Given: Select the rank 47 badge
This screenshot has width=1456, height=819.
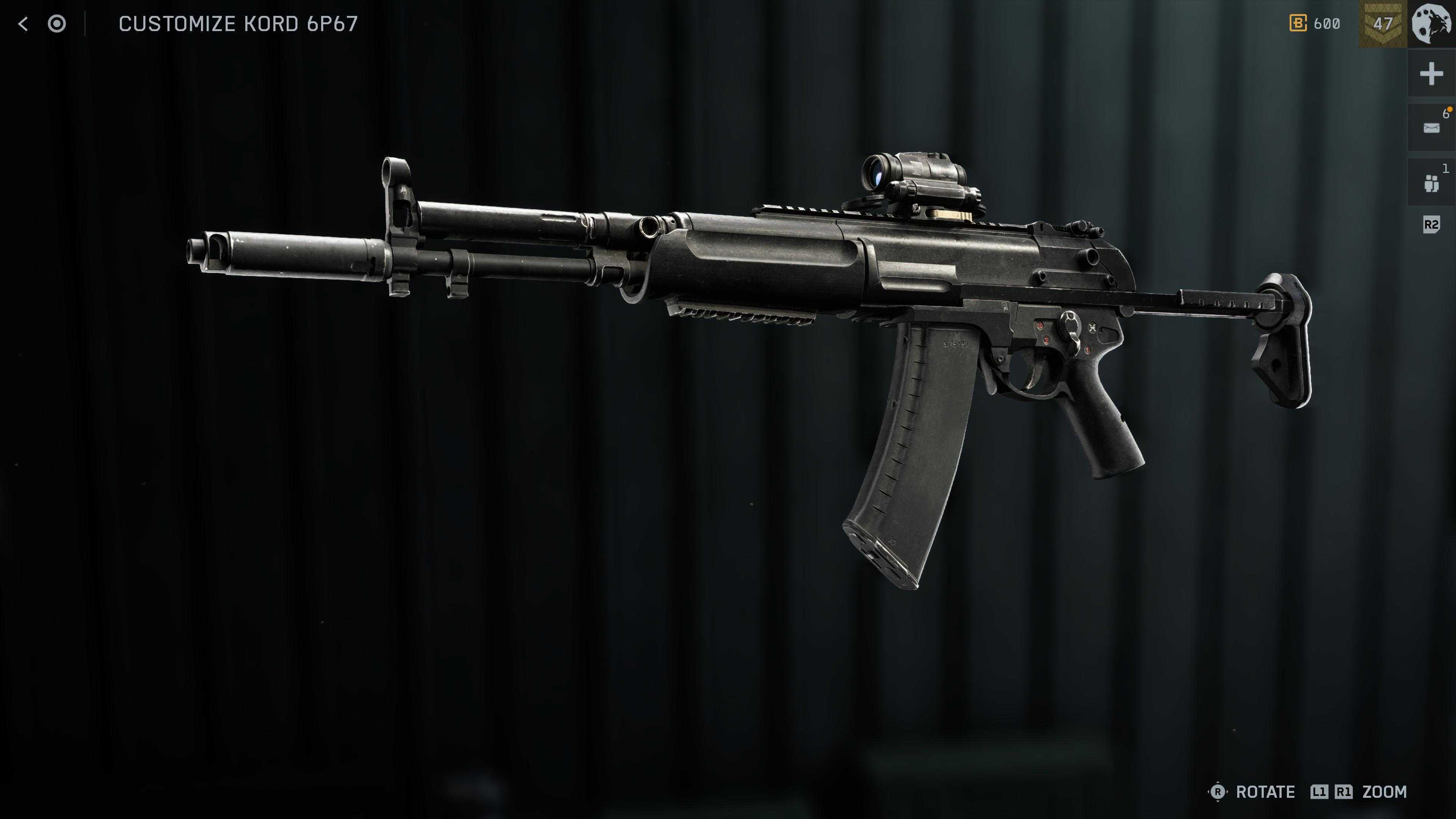Looking at the screenshot, I should (1382, 24).
